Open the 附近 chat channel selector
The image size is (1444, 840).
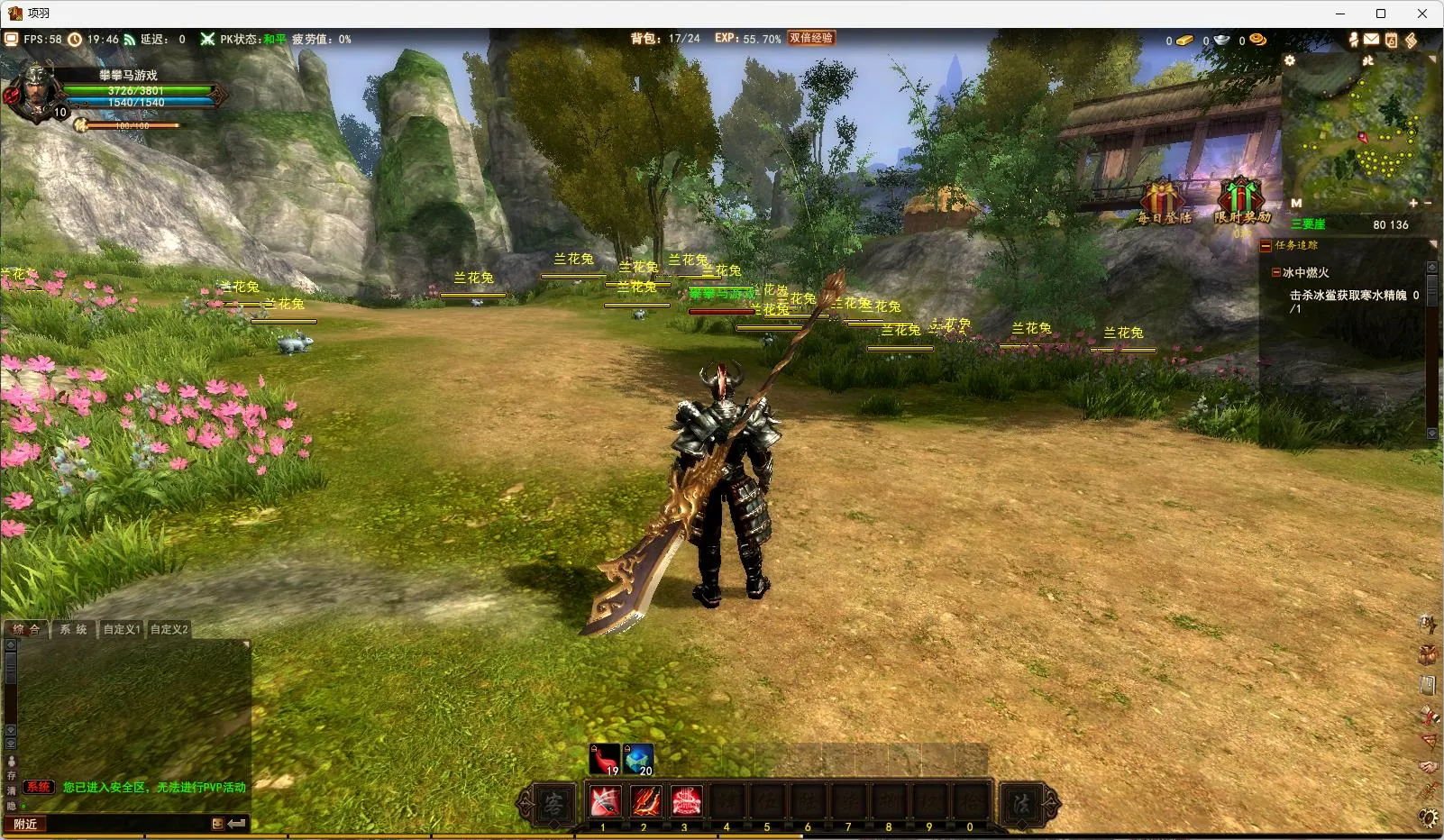tap(25, 824)
